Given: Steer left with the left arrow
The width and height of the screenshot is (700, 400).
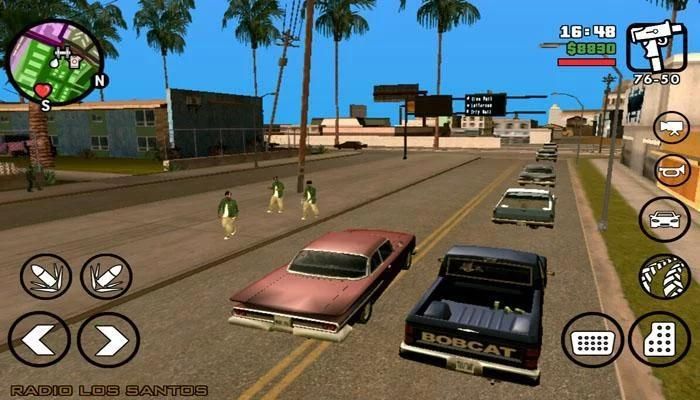Looking at the screenshot, I should 39,340.
